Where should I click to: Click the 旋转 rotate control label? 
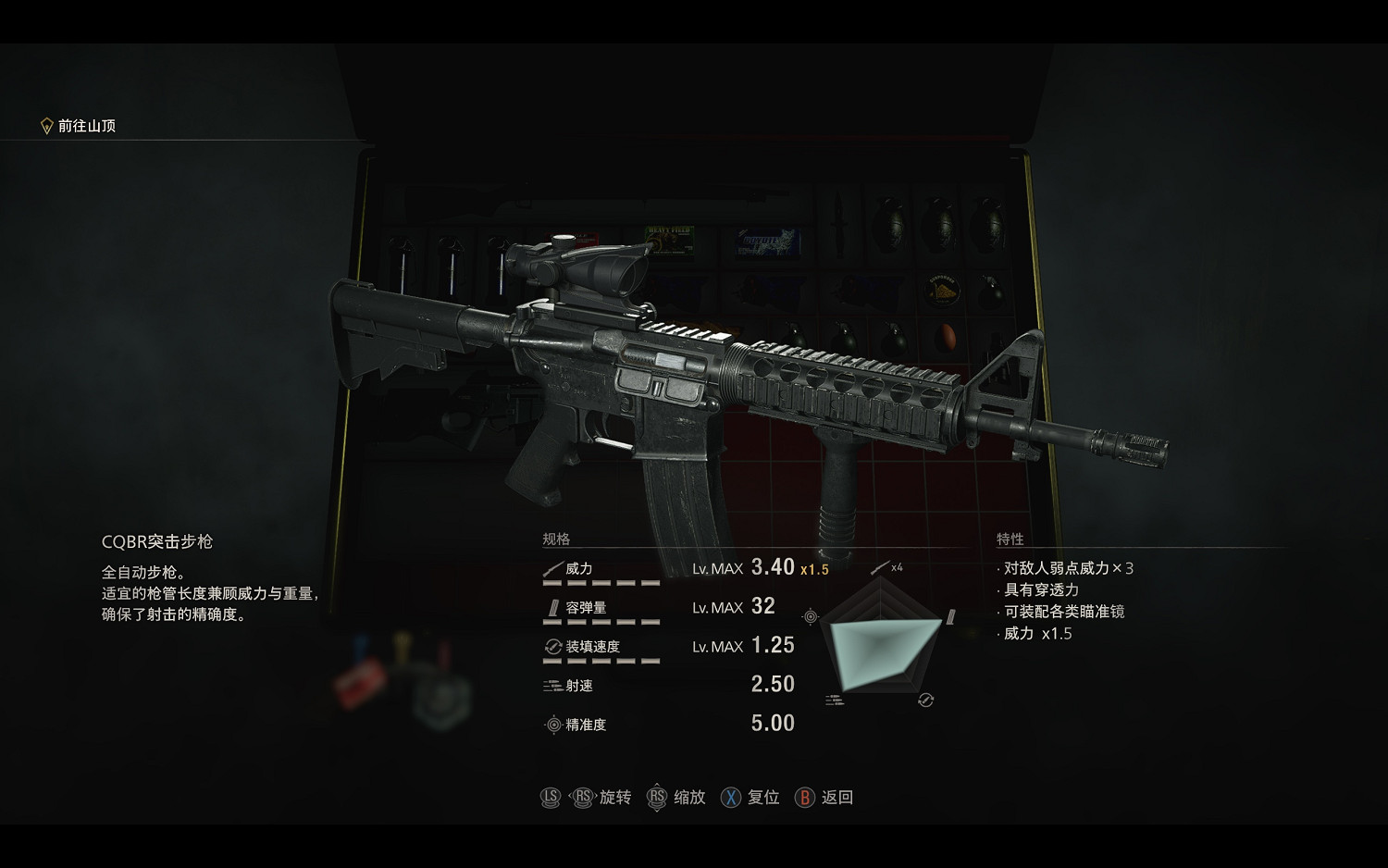click(616, 797)
